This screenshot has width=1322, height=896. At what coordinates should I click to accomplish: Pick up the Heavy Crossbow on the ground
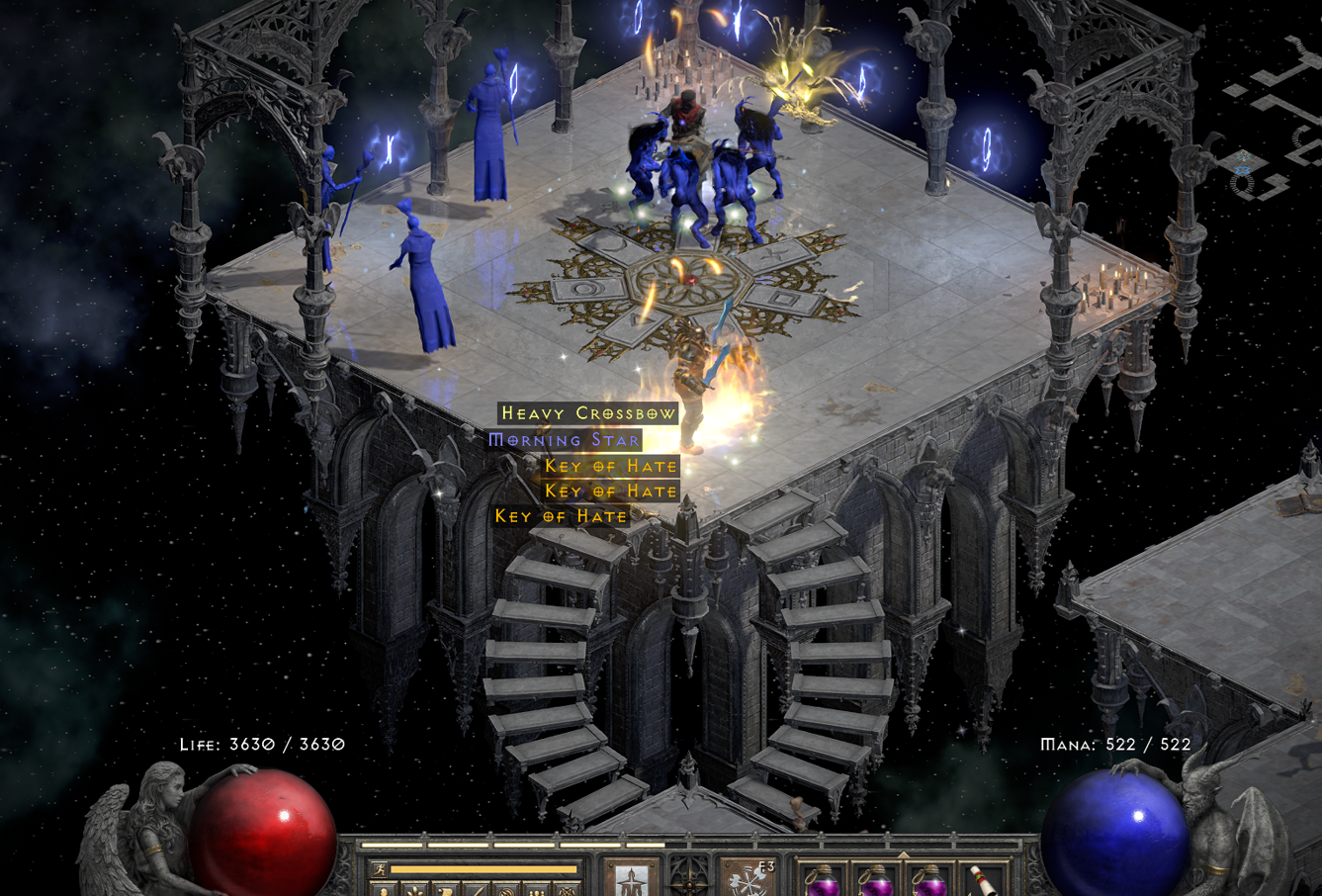(x=587, y=412)
